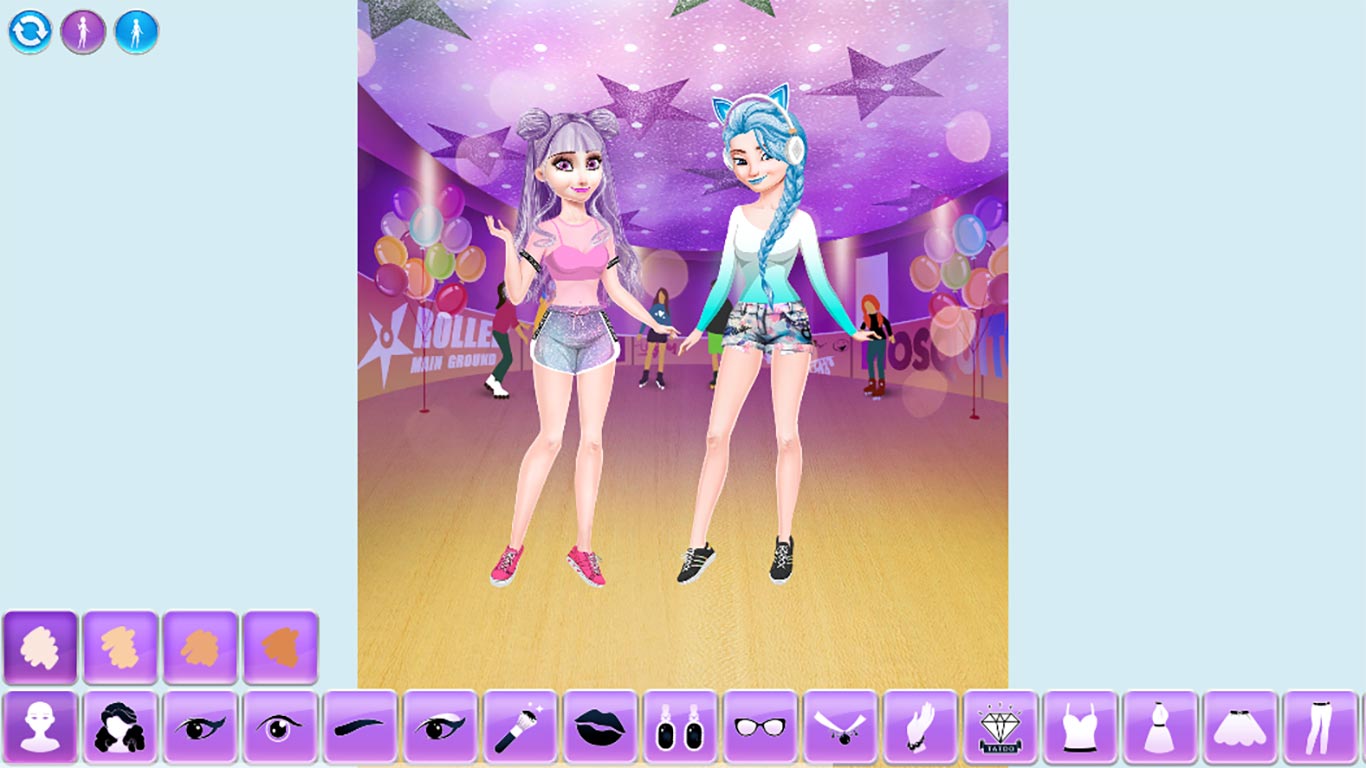The image size is (1366, 768).
Task: Open the TATOO design options
Action: pyautogui.click(x=998, y=730)
